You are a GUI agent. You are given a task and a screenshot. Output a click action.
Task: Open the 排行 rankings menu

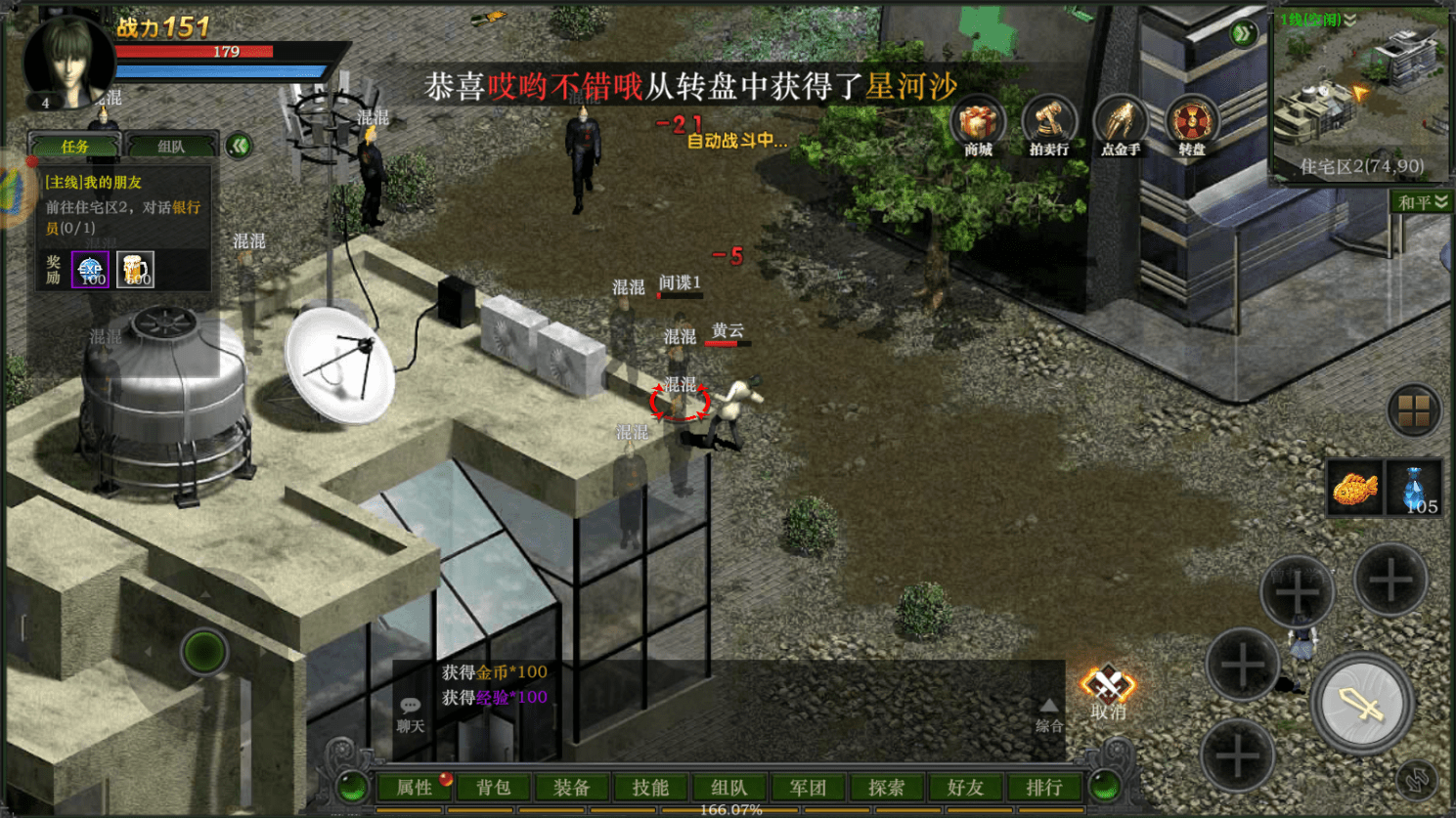(1043, 788)
